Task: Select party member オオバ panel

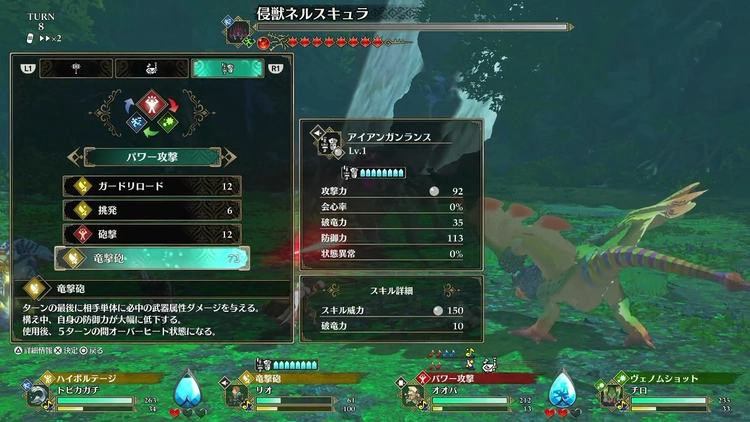Action: [x=468, y=391]
